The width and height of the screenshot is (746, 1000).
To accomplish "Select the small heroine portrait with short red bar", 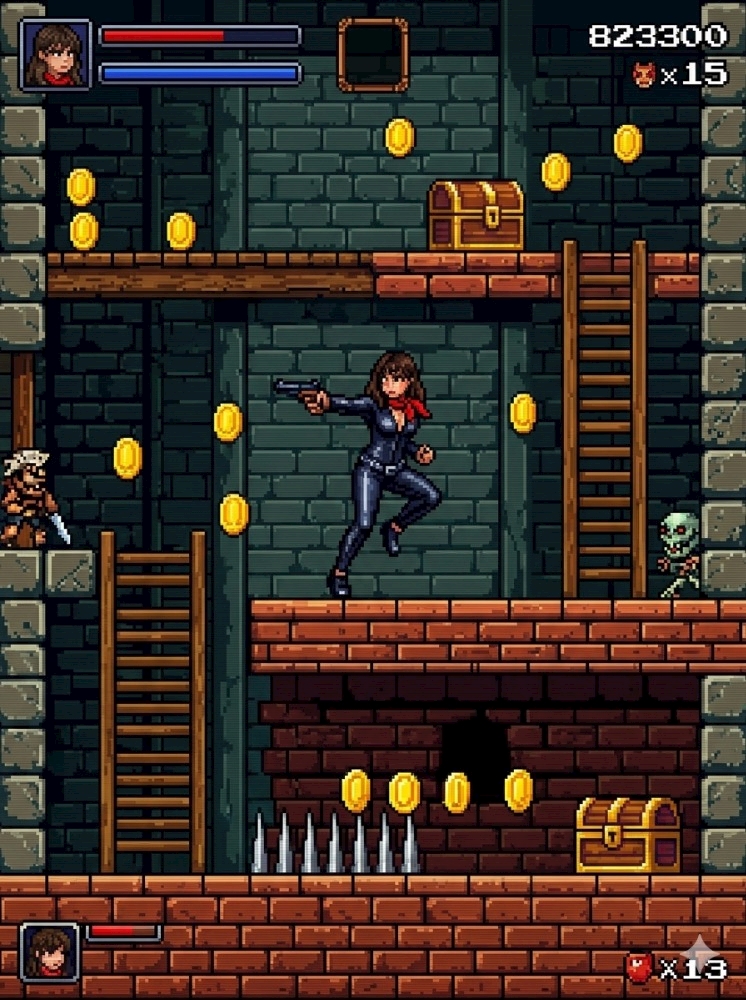I will [x=49, y=951].
